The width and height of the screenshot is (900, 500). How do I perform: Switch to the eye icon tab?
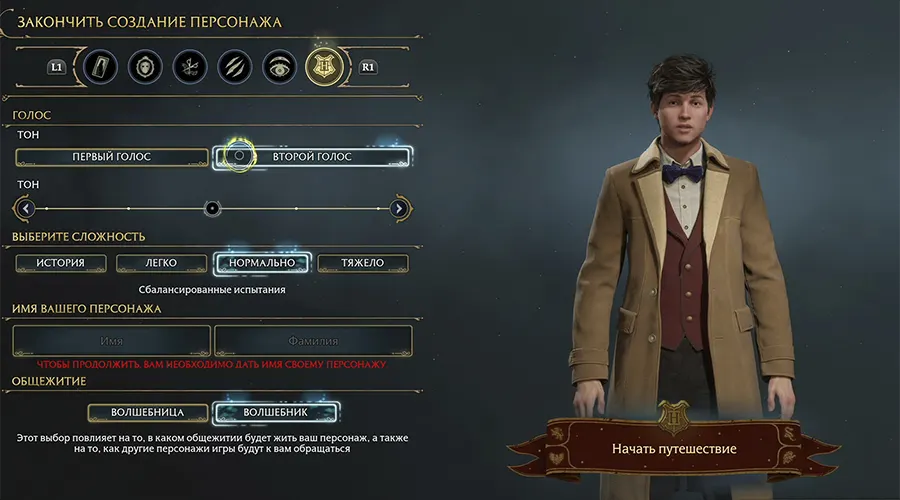(x=280, y=67)
